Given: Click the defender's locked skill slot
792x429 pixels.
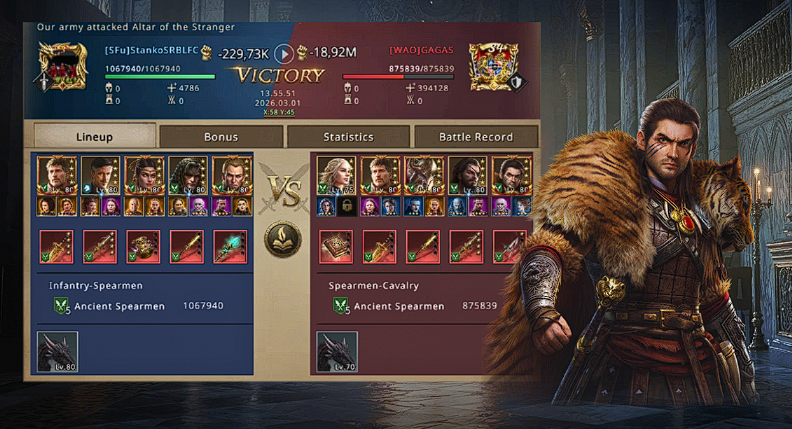Looking at the screenshot, I should 346,206.
